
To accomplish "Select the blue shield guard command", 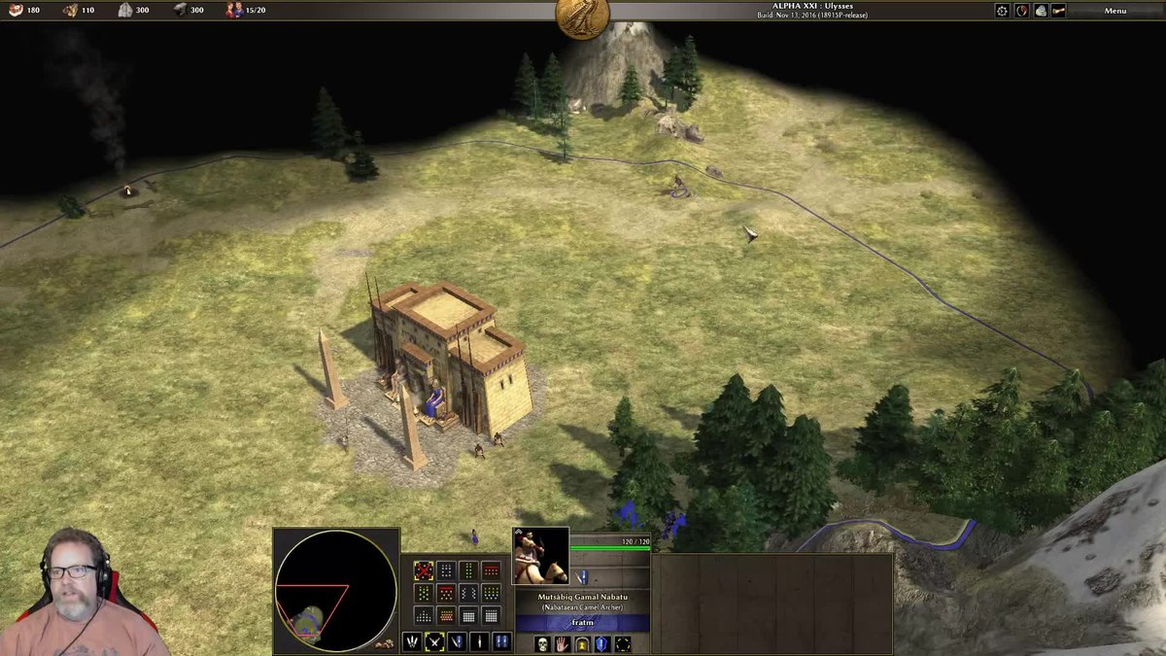I will coord(602,644).
